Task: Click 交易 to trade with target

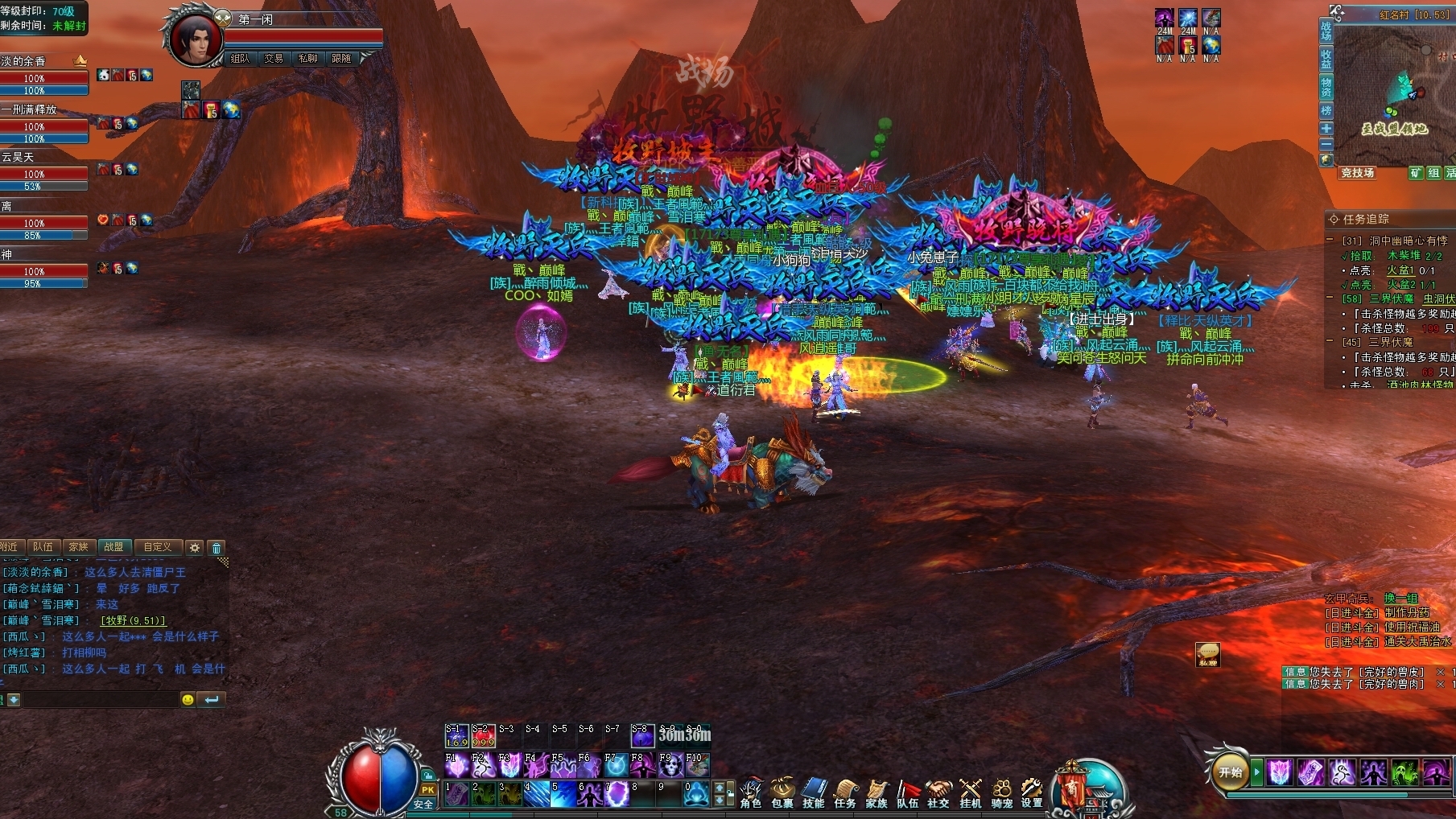Action: coord(274,59)
